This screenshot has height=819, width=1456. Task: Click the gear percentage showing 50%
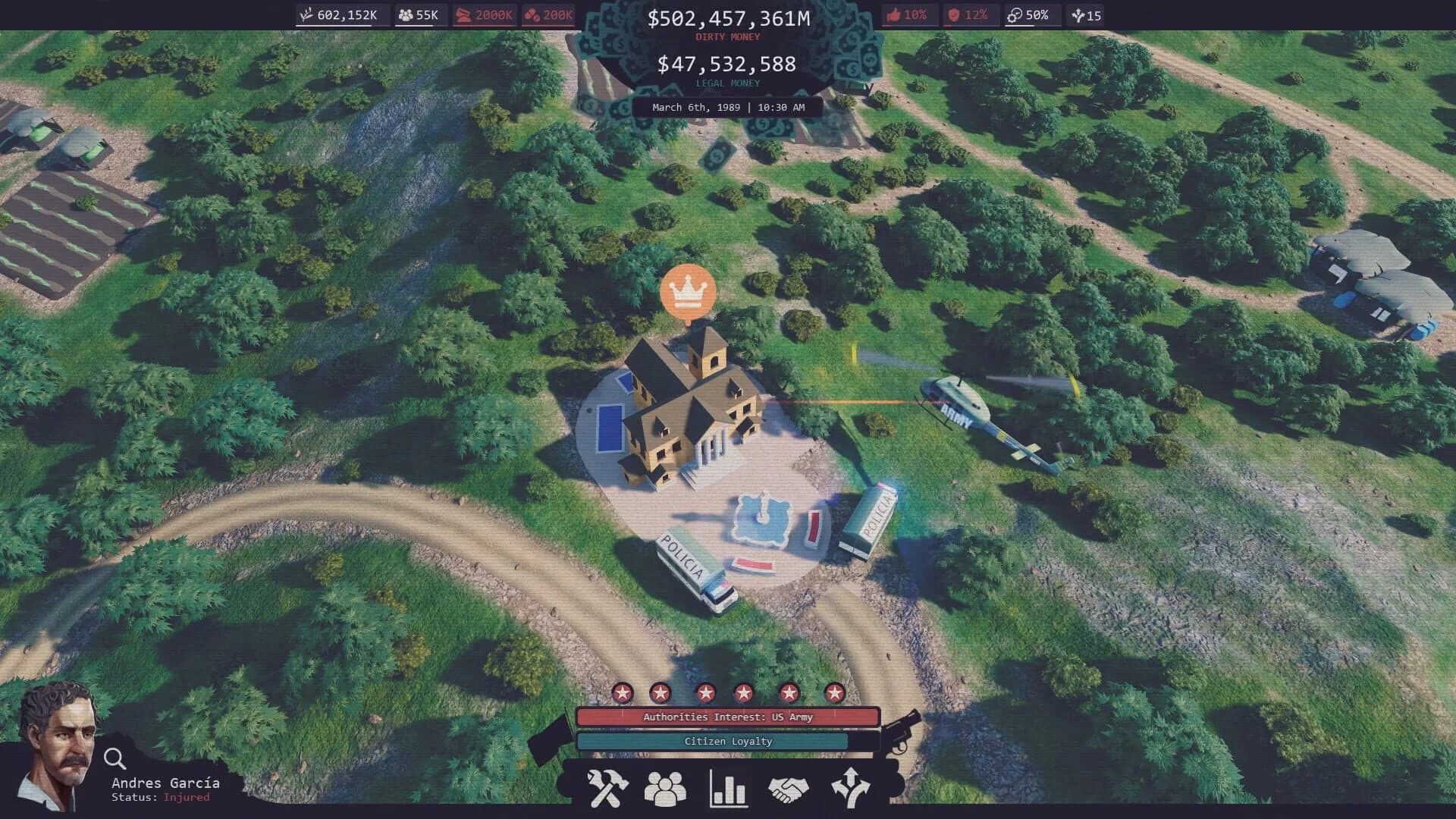(x=1031, y=14)
